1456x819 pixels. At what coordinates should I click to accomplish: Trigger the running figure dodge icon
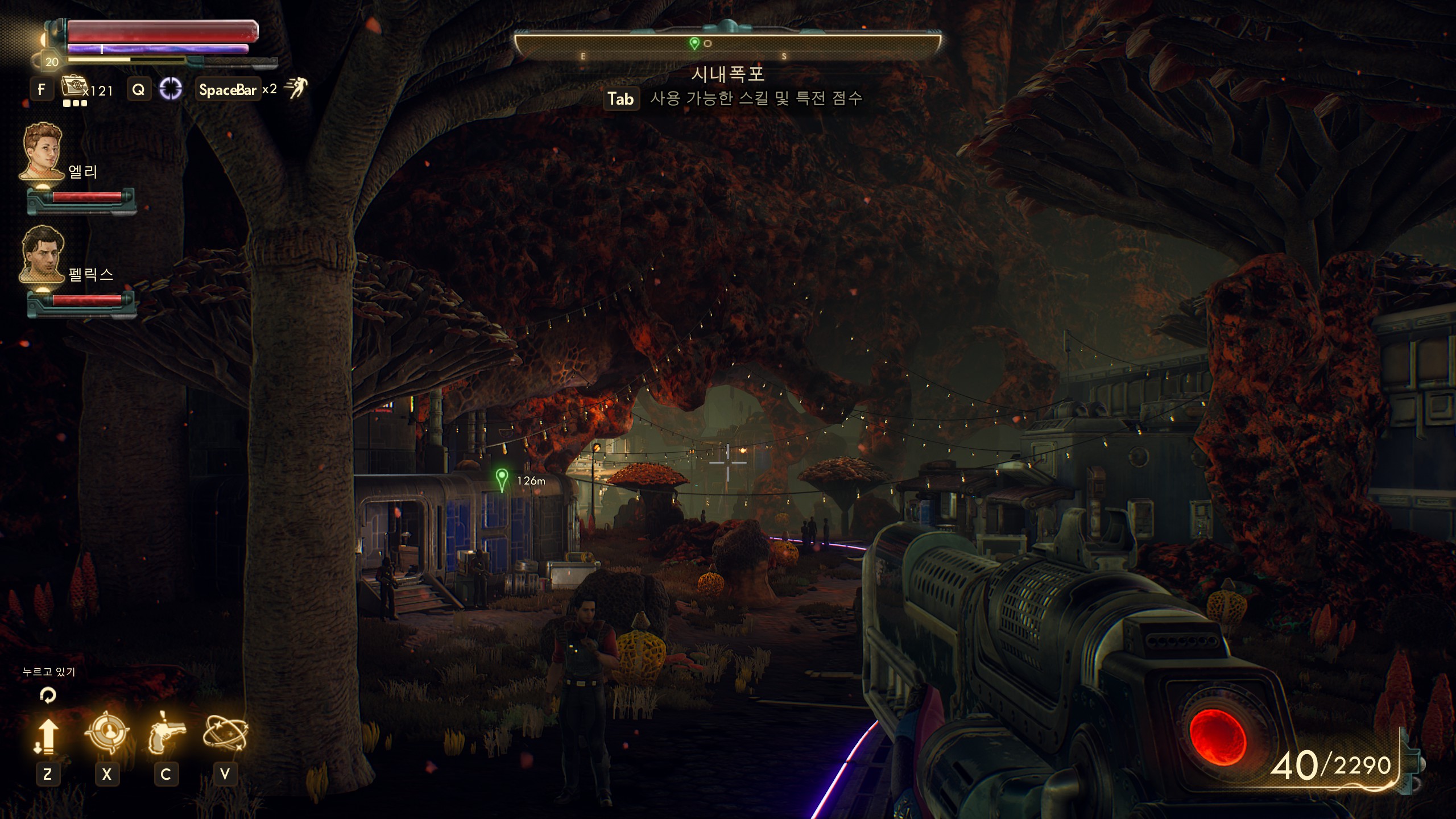tap(296, 88)
